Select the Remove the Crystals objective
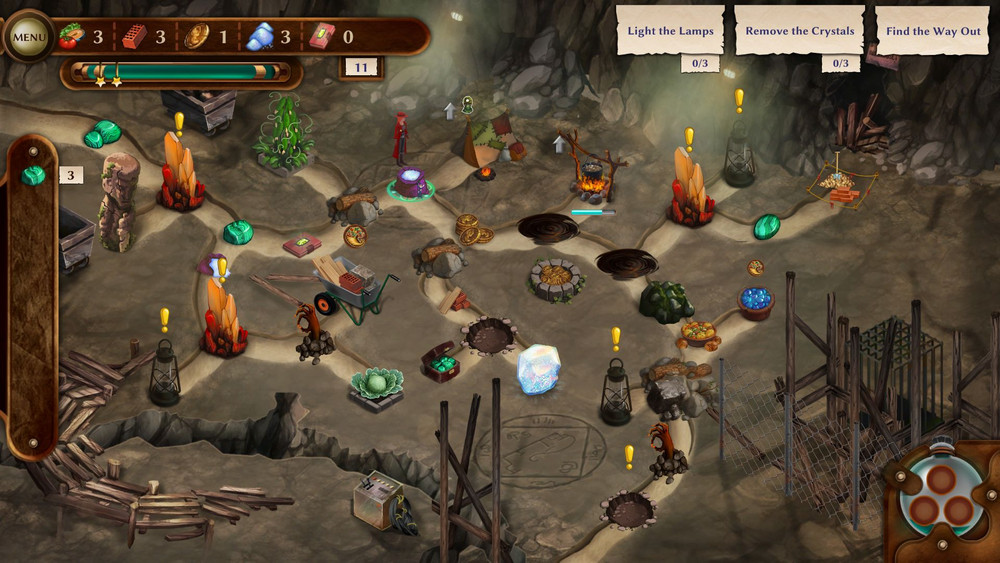The width and height of the screenshot is (1000, 563). point(800,31)
